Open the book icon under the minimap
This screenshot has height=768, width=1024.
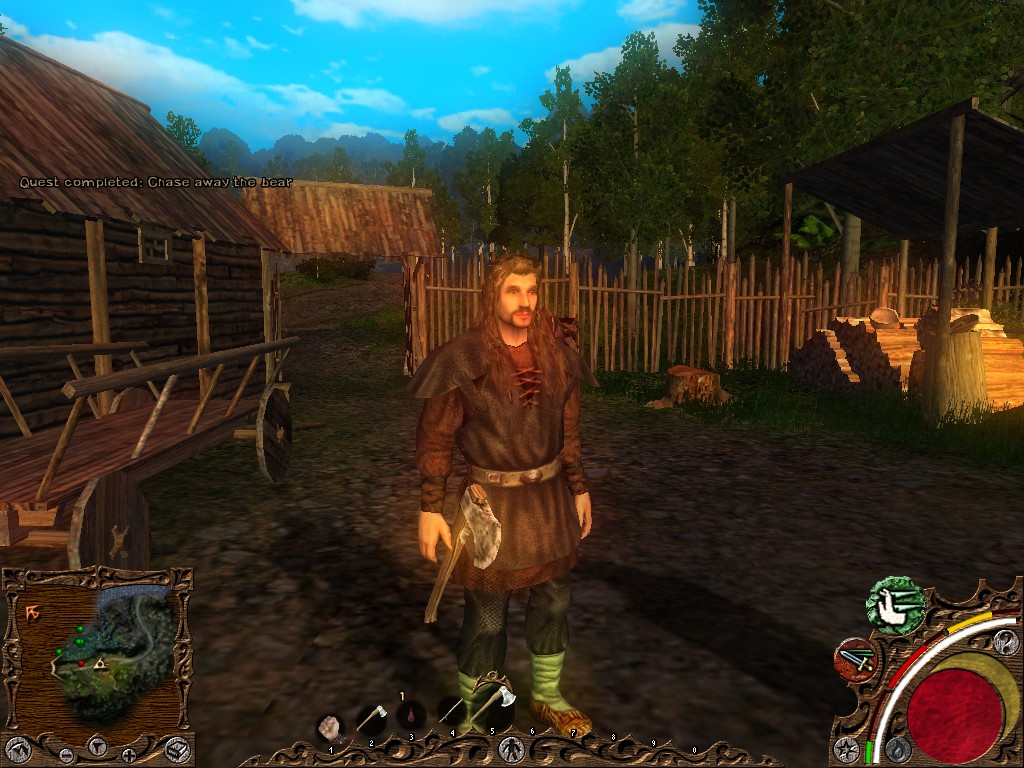177,747
